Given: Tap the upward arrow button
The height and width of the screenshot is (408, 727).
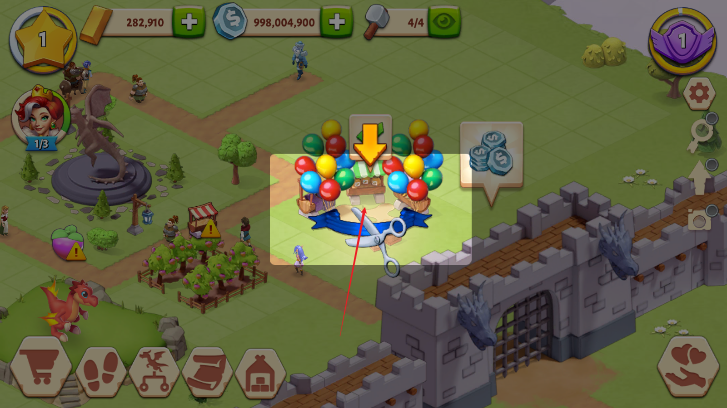Looking at the screenshot, I should tap(700, 179).
